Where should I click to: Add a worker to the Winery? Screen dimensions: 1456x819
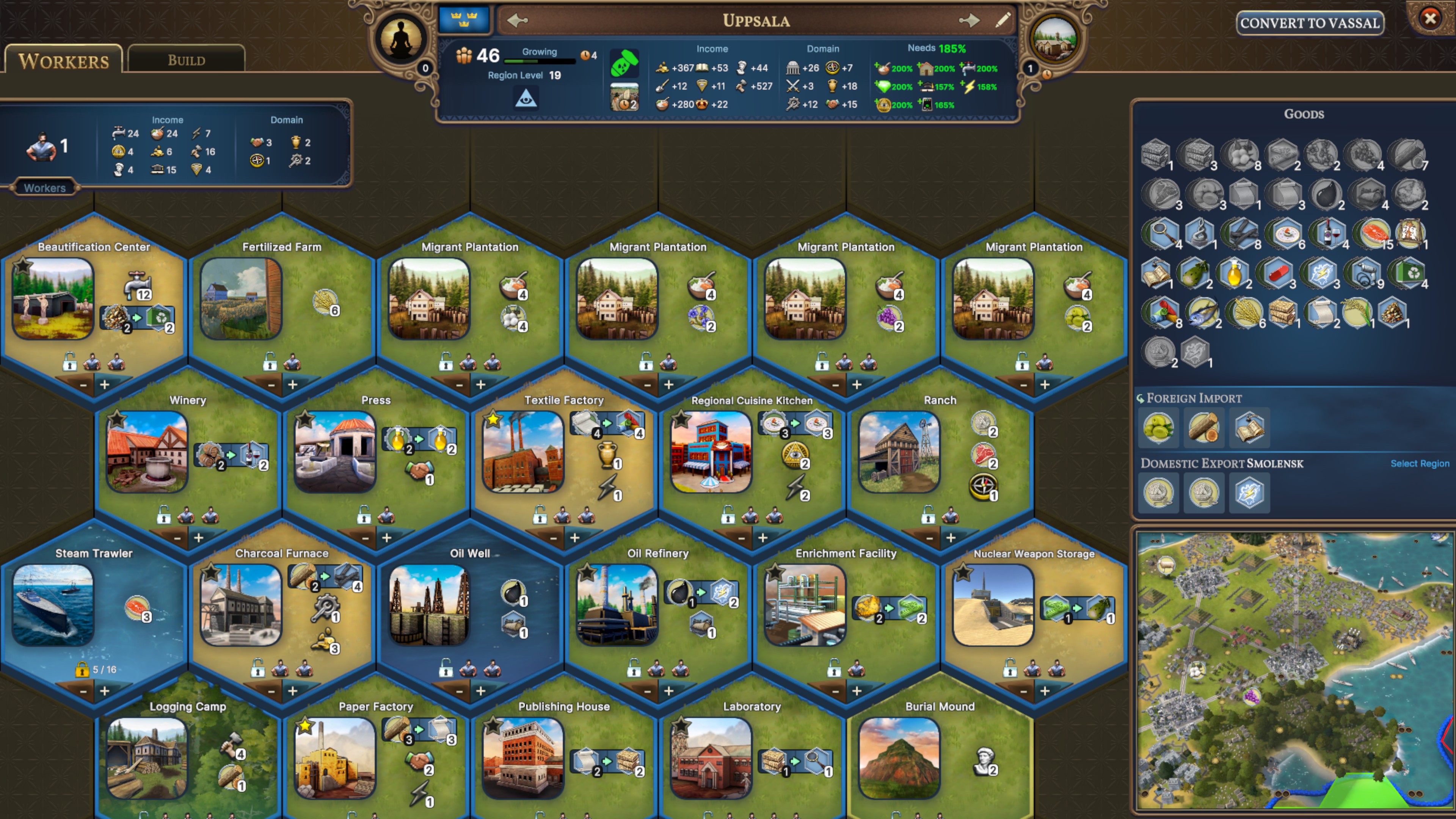pos(198,538)
